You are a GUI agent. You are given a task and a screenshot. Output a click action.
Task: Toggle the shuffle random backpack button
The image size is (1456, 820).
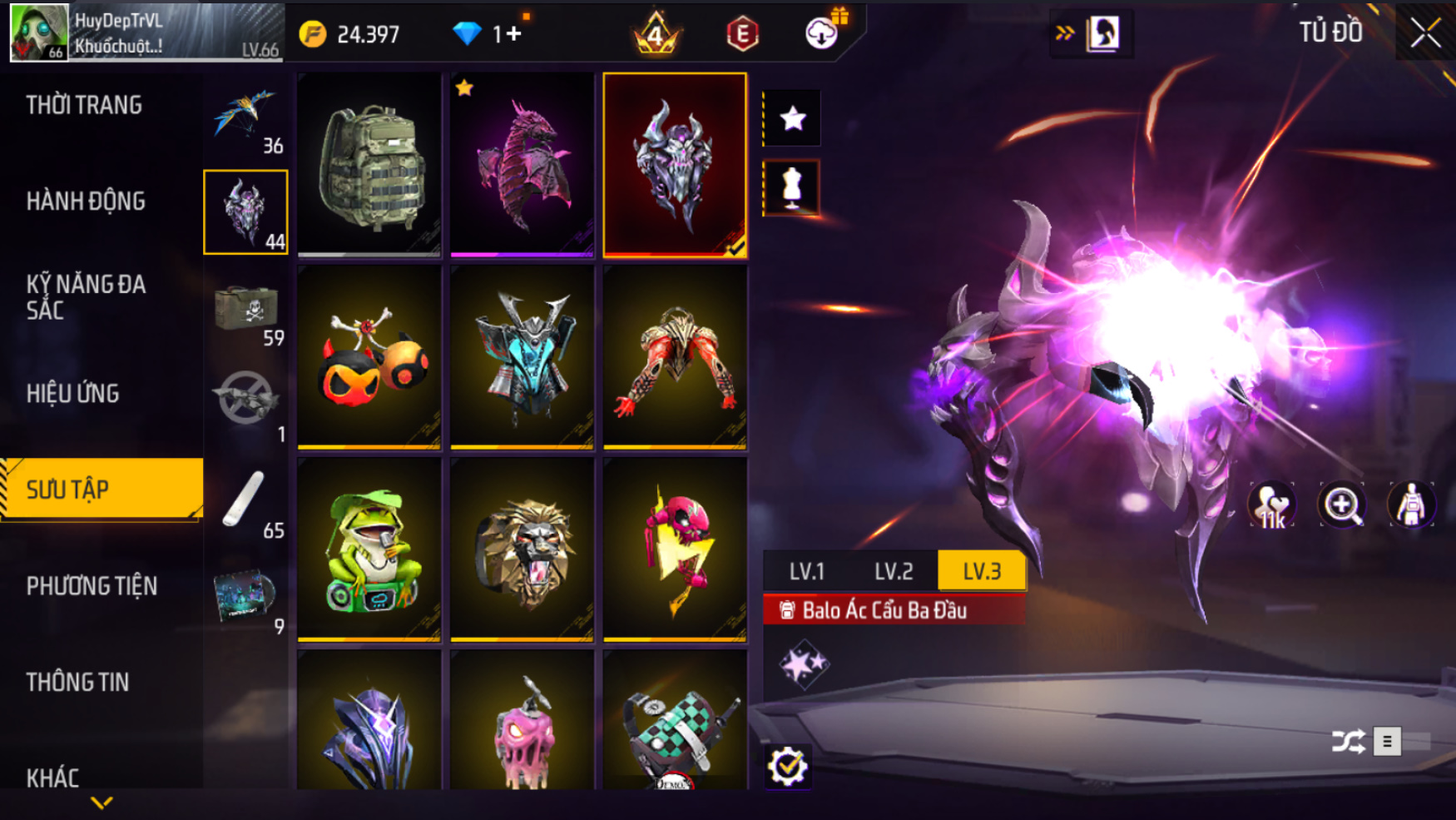click(1347, 741)
